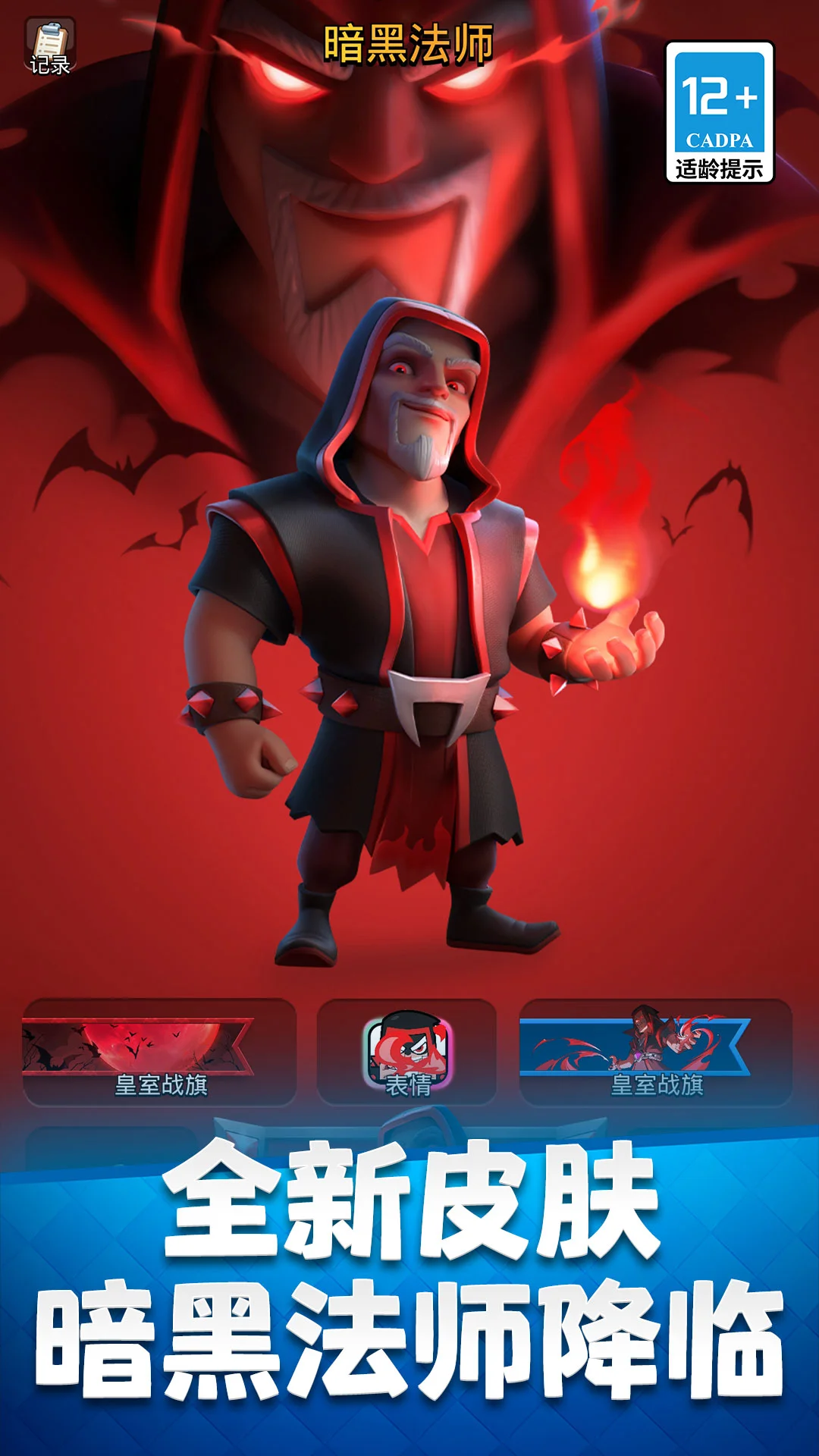Open the 记录 log icon
Viewport: 819px width, 1456px height.
coord(50,47)
